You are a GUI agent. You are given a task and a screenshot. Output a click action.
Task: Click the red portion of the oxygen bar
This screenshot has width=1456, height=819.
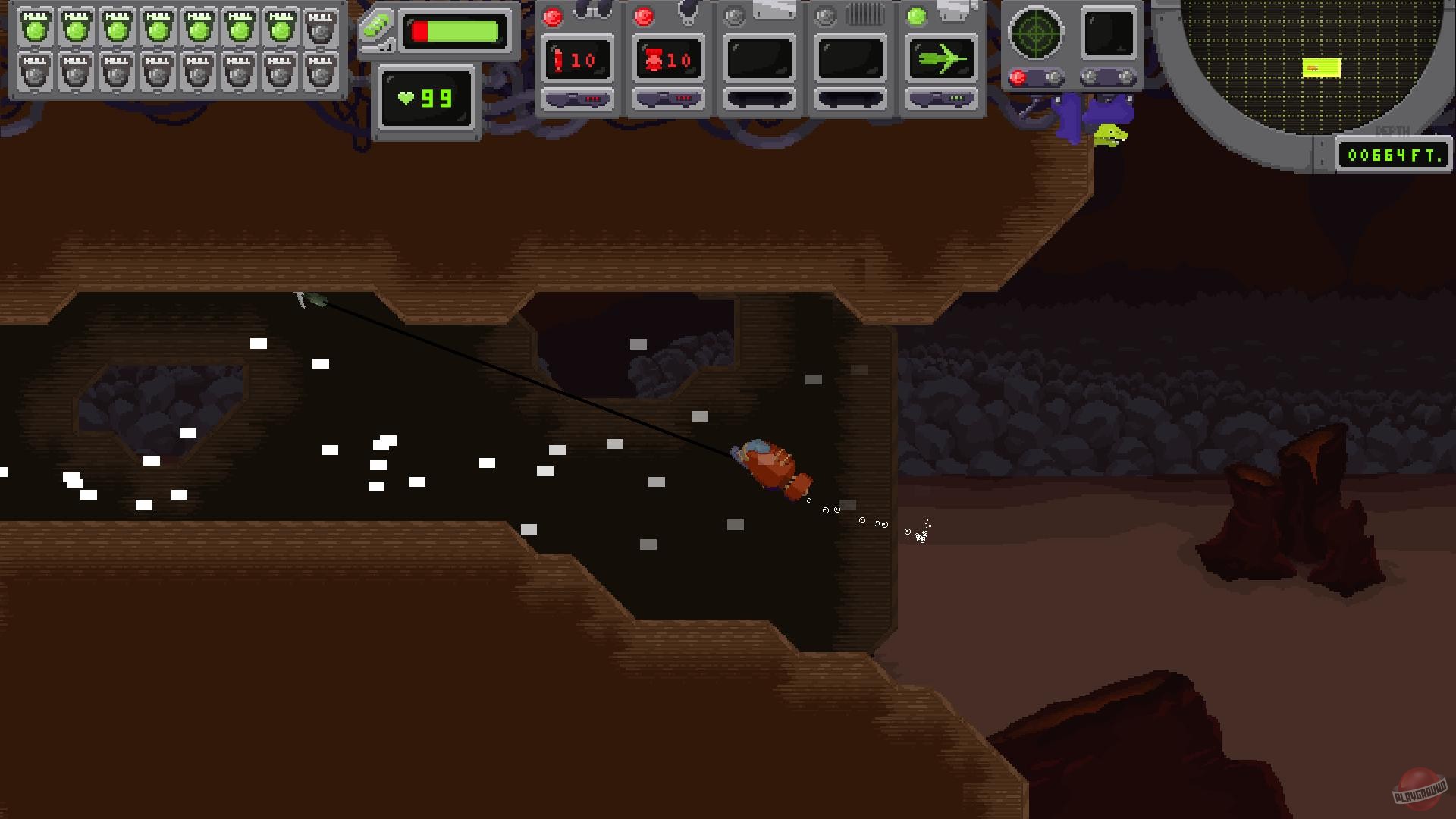[418, 31]
